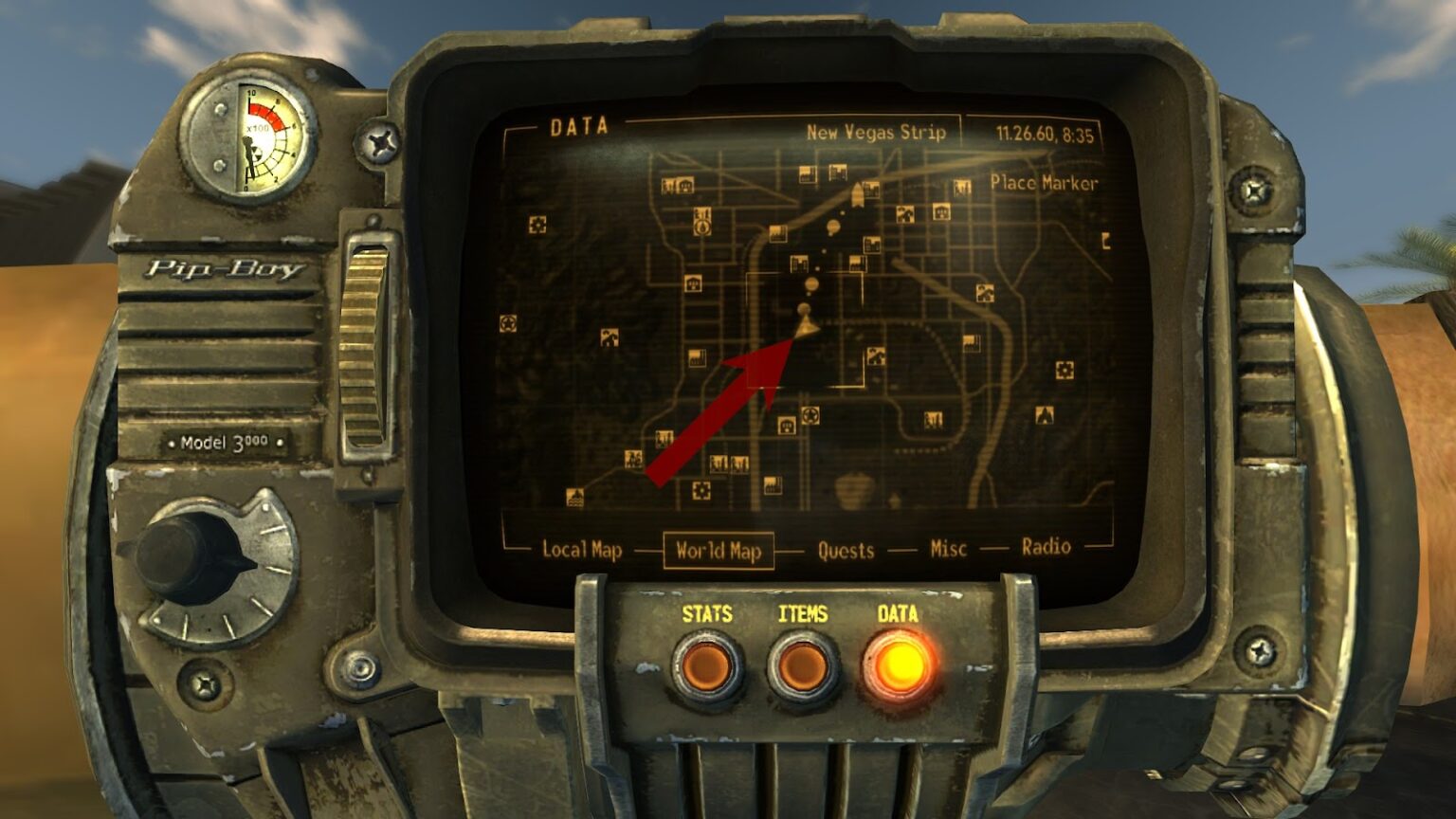The height and width of the screenshot is (819, 1456).
Task: Click the radiation gauge dial on the Pip-Boy
Action: (x=254, y=133)
